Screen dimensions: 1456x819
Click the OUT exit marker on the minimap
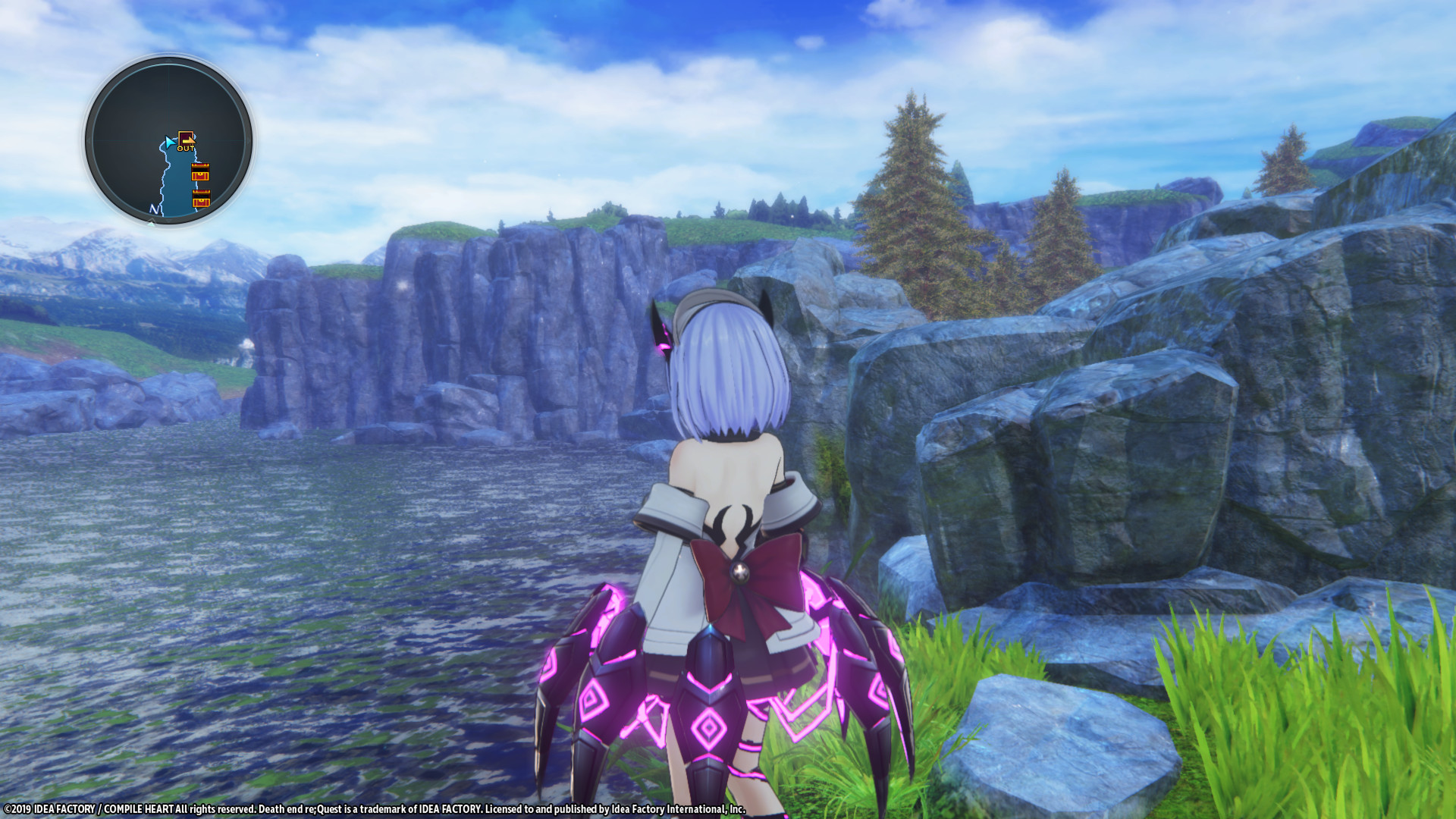tap(186, 149)
